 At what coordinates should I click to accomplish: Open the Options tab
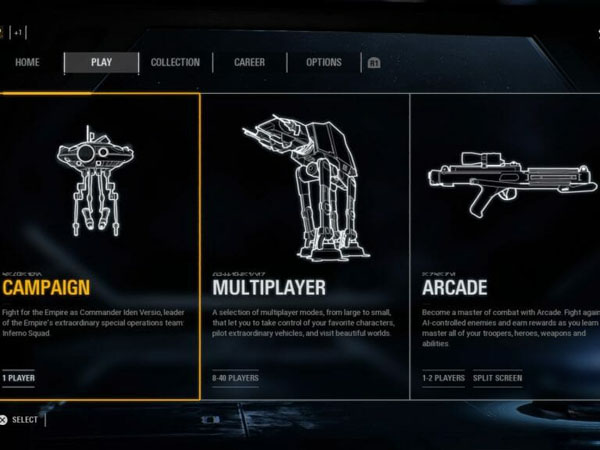coord(324,63)
